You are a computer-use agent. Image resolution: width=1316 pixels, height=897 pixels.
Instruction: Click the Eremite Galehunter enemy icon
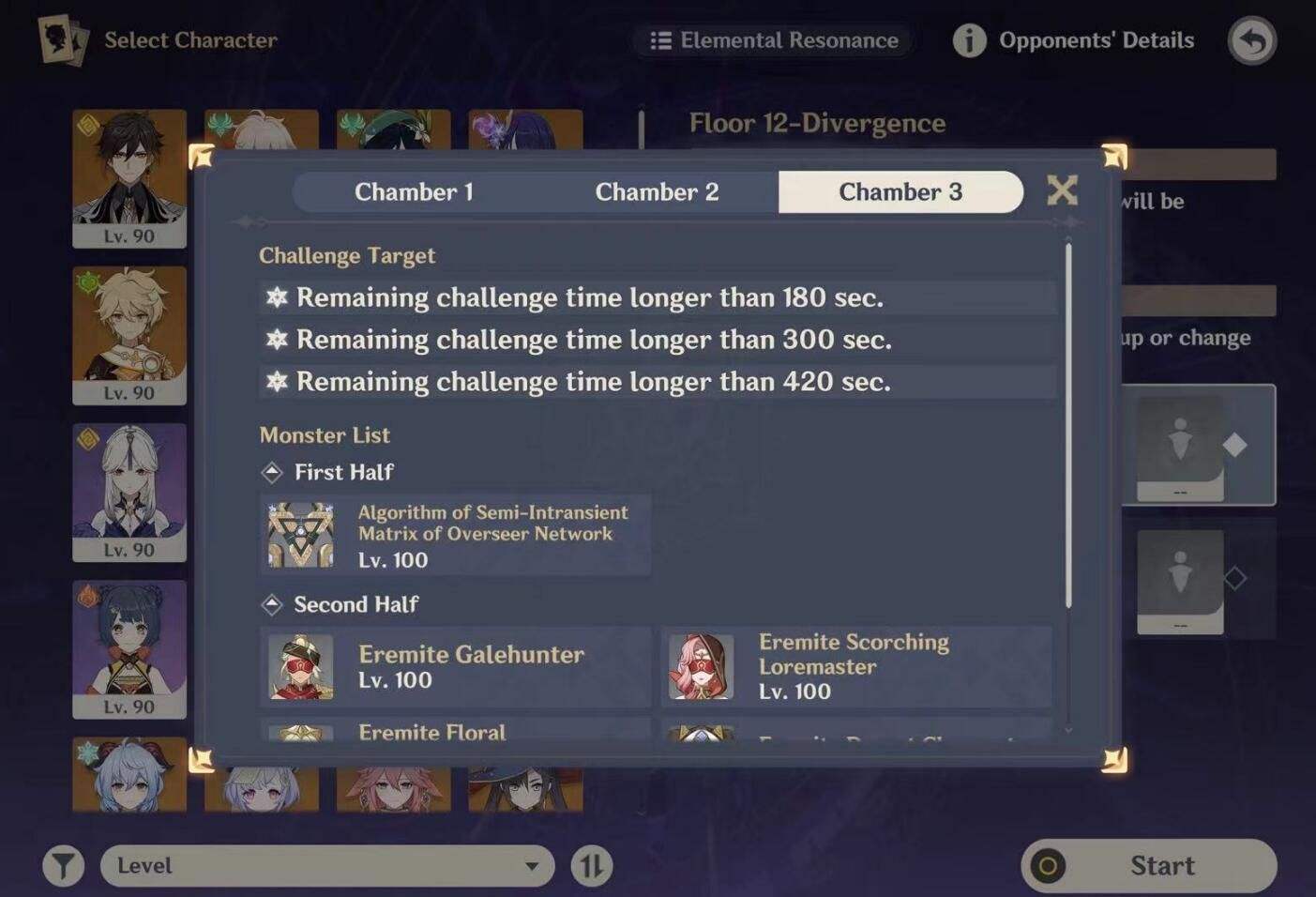pos(300,667)
